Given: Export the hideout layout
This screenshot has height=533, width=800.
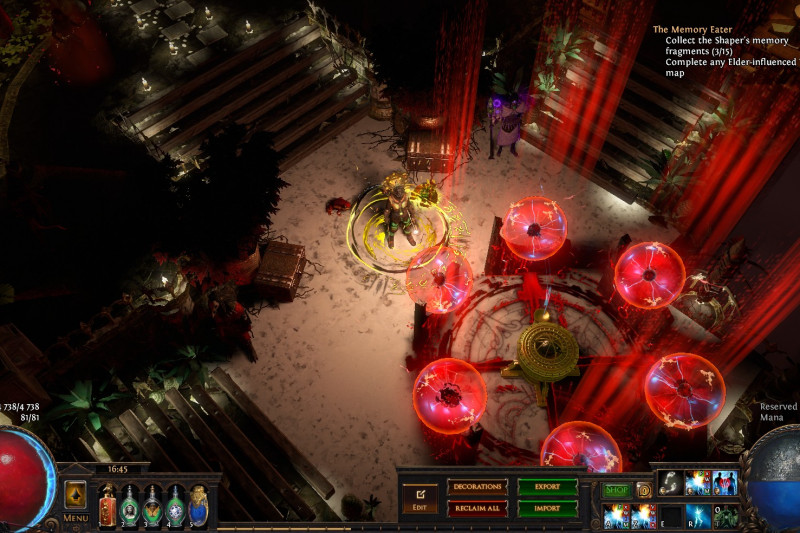Looking at the screenshot, I should click(x=547, y=487).
